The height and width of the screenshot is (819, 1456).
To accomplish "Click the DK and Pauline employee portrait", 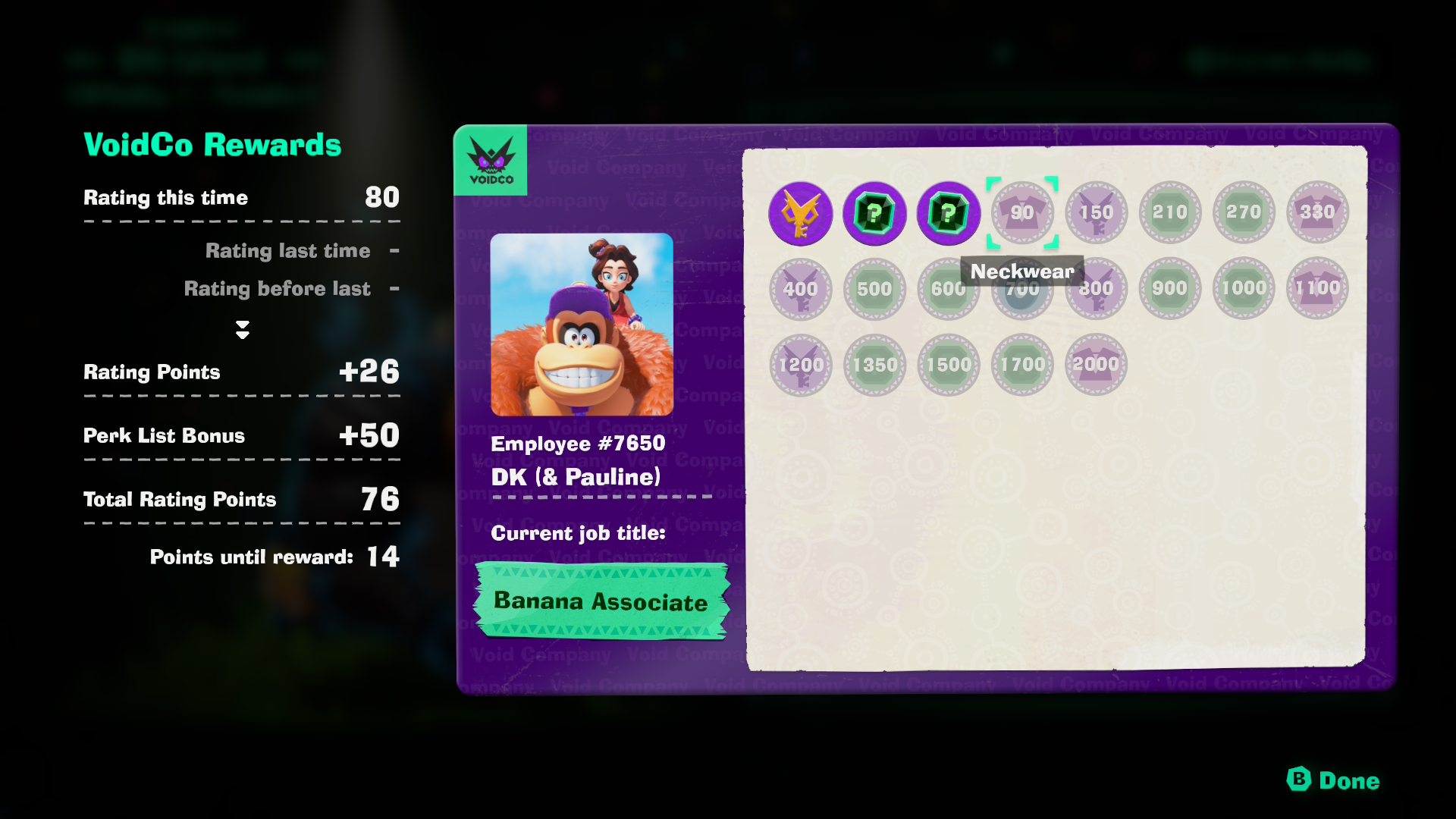I will (x=582, y=325).
